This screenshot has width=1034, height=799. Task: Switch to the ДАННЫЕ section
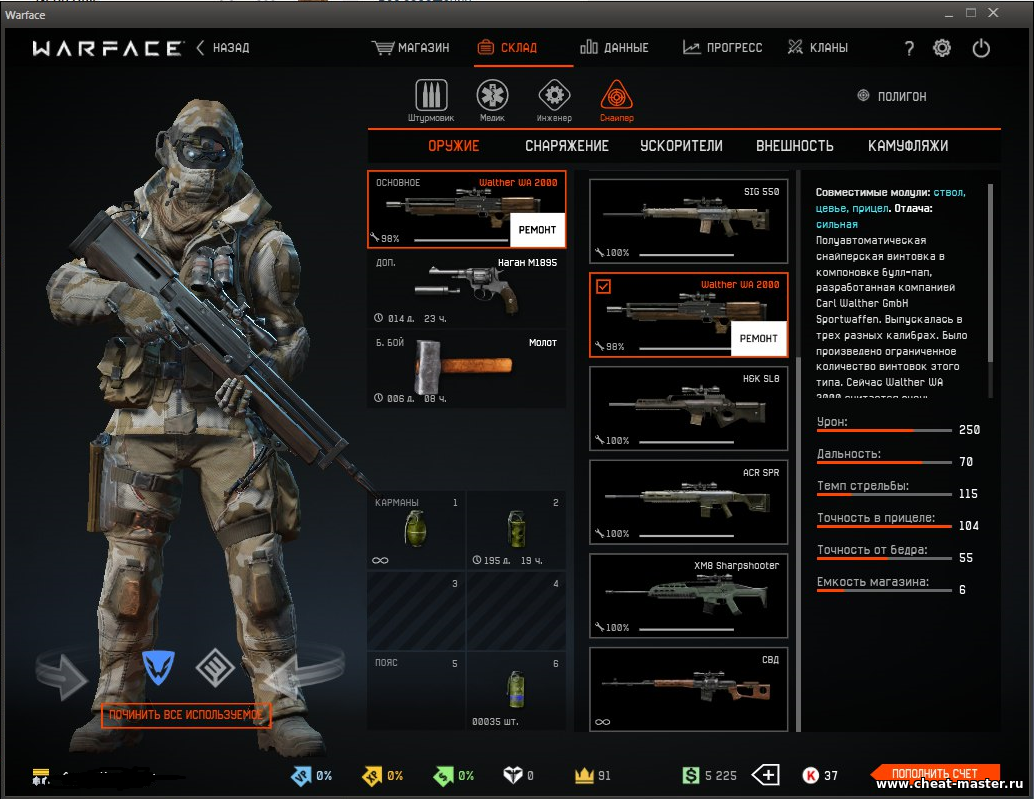pyautogui.click(x=615, y=48)
